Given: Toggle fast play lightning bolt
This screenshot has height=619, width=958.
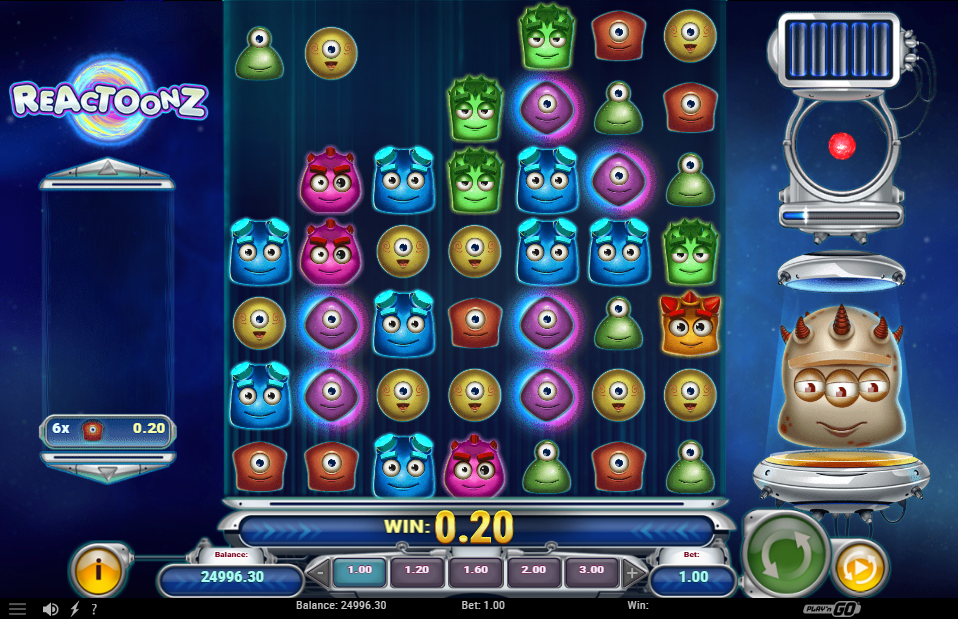Looking at the screenshot, I should (75, 608).
